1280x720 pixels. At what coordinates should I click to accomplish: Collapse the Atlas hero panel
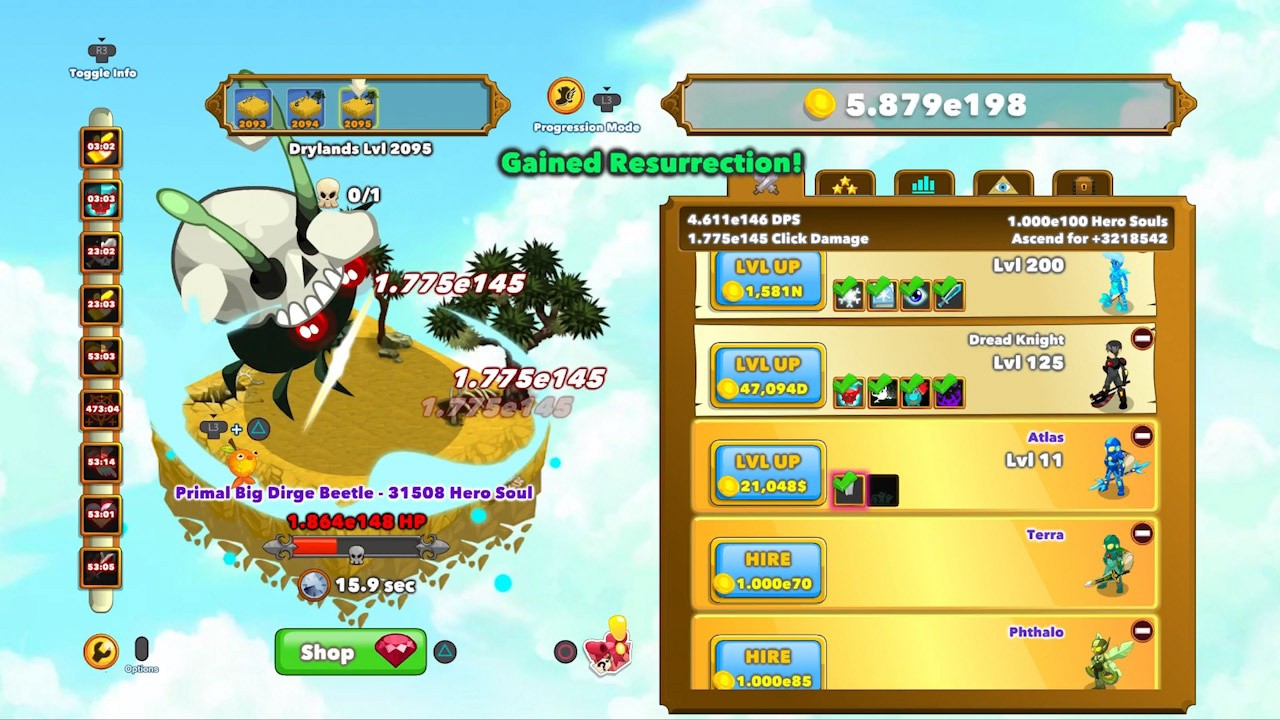pyautogui.click(x=1141, y=436)
